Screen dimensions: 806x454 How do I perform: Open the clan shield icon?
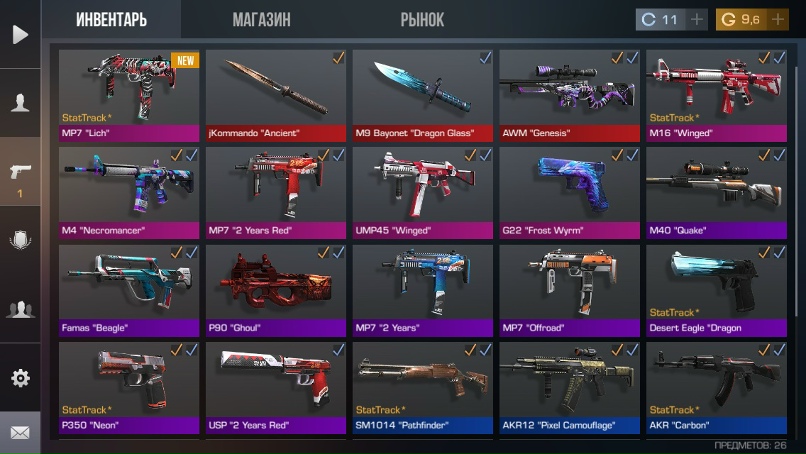point(20,240)
